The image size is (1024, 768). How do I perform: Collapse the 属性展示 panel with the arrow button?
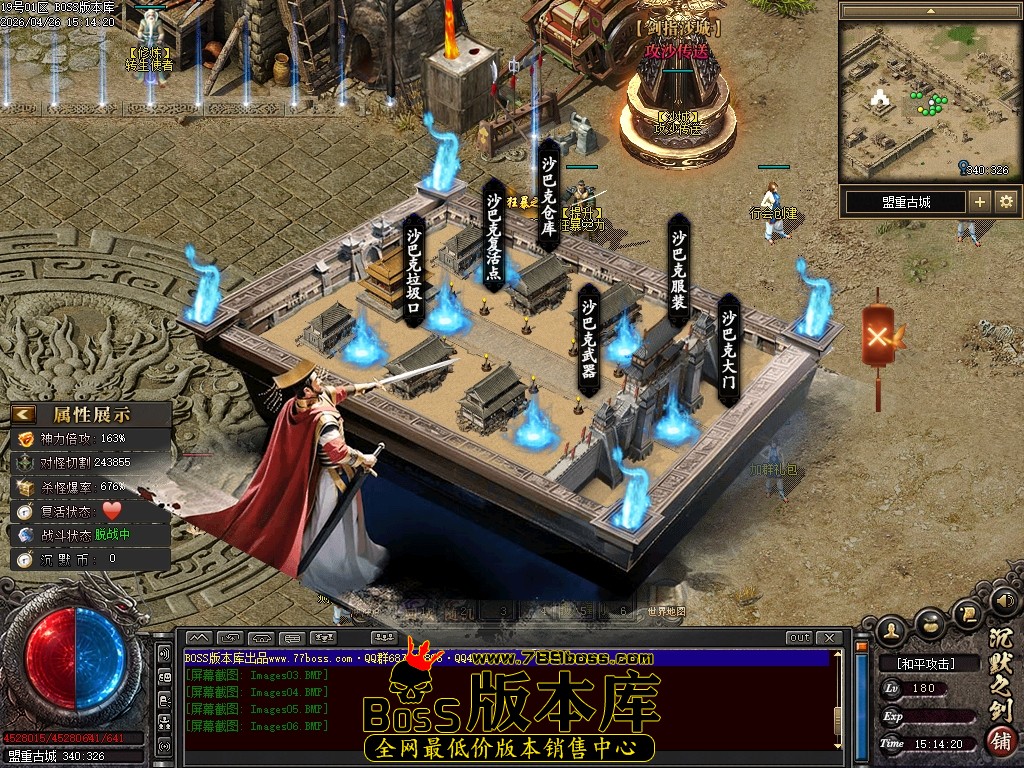click(24, 414)
